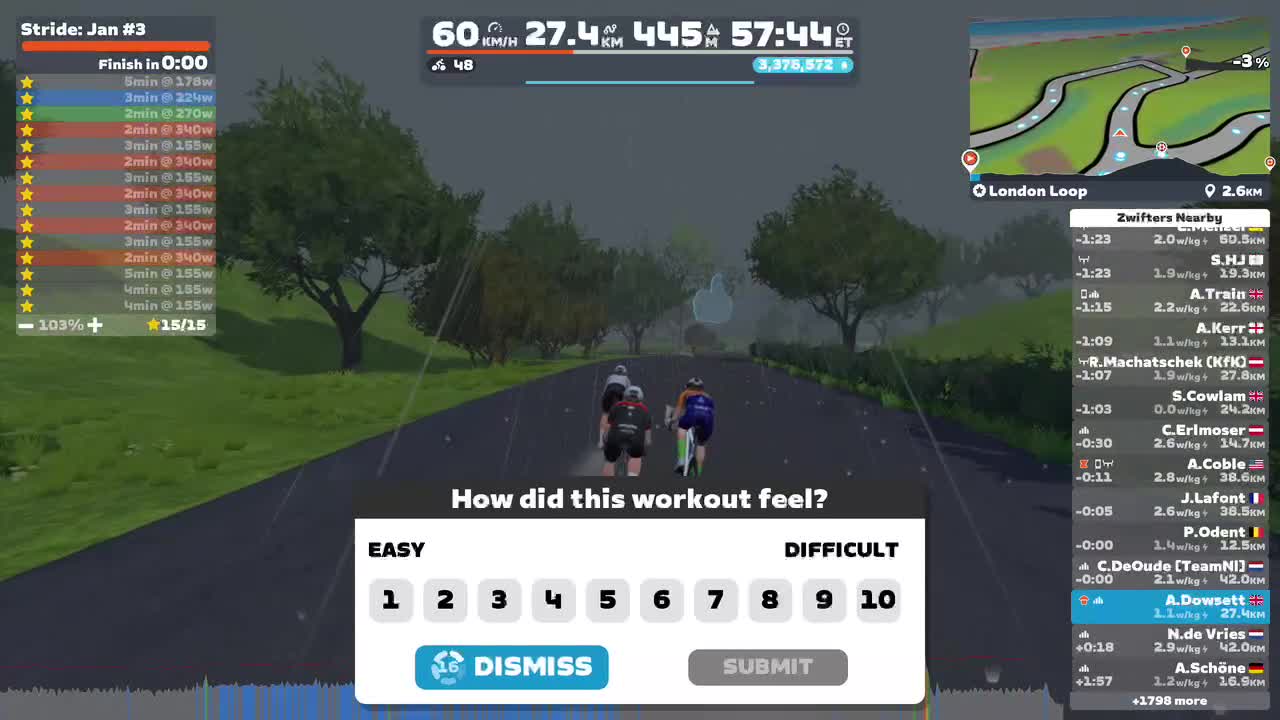The height and width of the screenshot is (720, 1280).
Task: Click the star beside the 5min @ 178w interval
Action: click(27, 81)
